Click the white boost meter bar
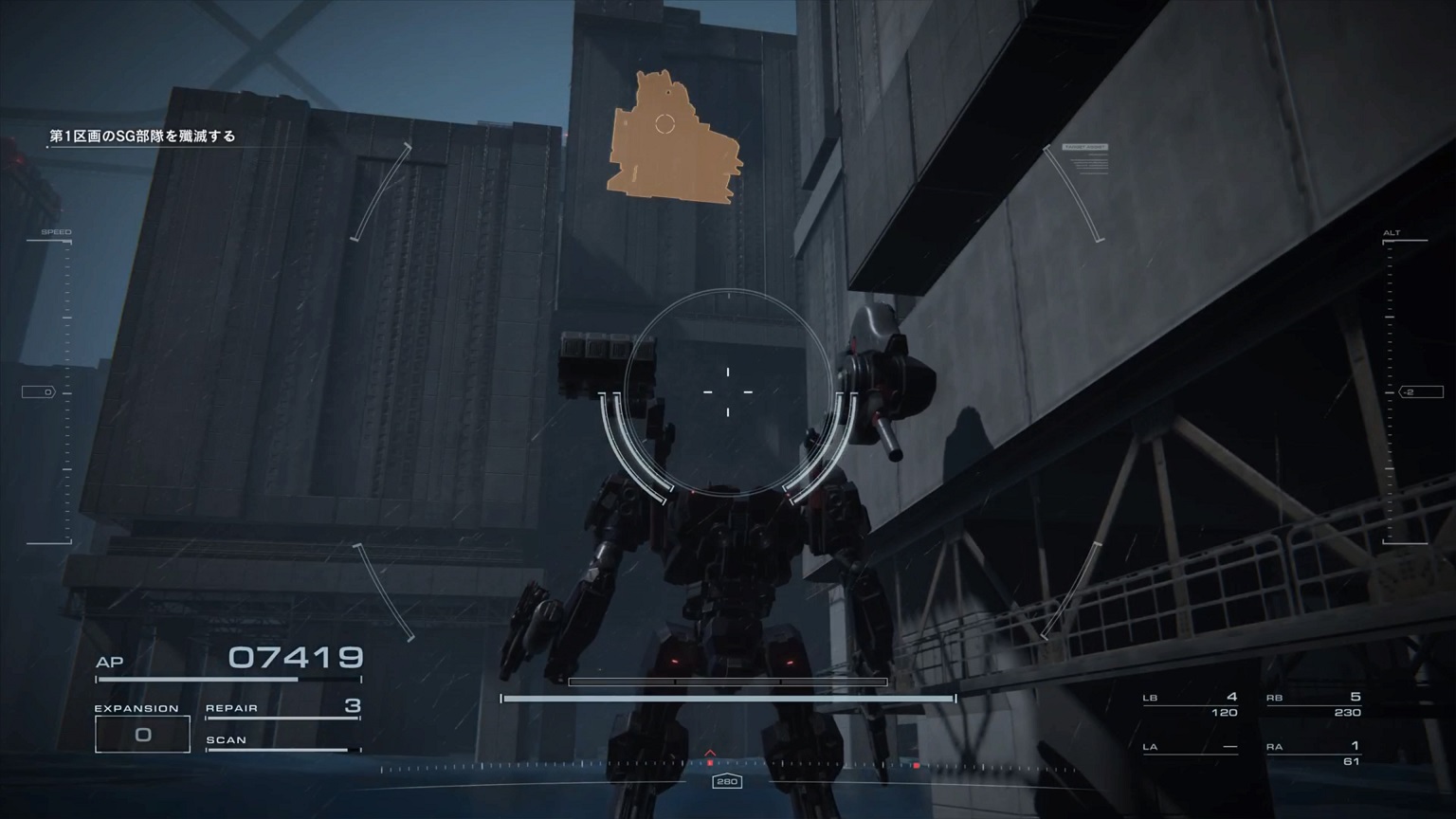 point(728,699)
